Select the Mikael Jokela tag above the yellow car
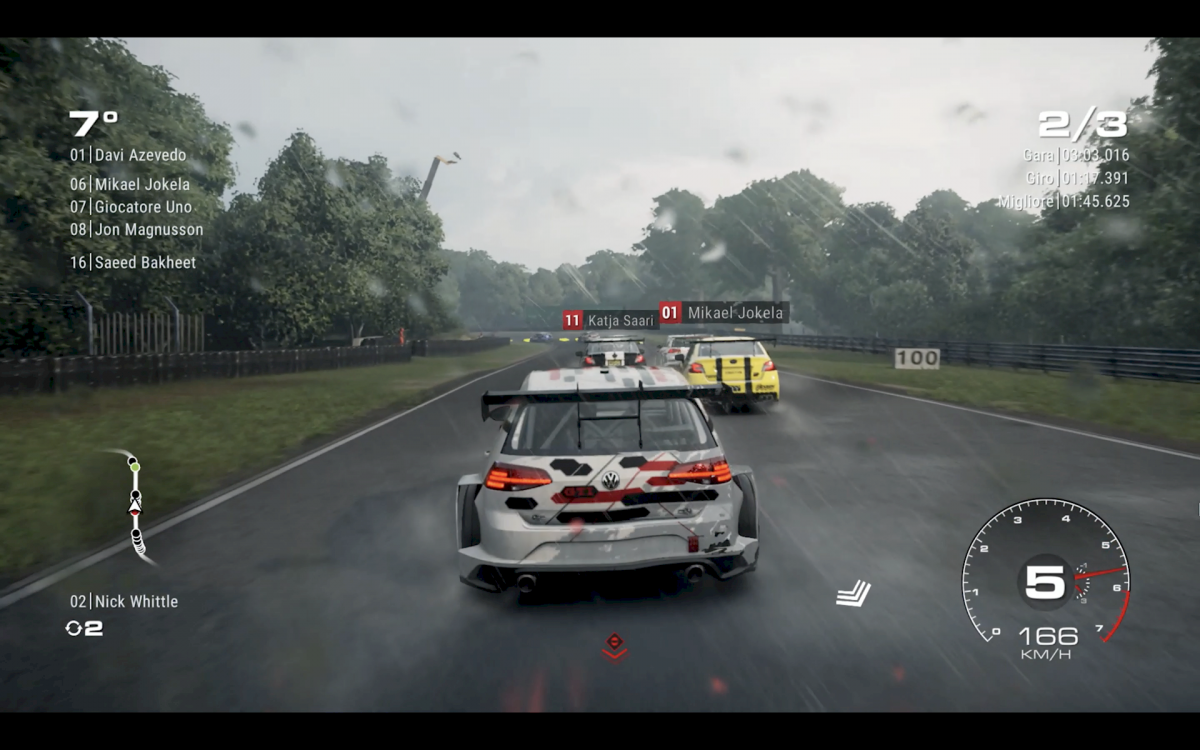The height and width of the screenshot is (750, 1200). tap(724, 313)
